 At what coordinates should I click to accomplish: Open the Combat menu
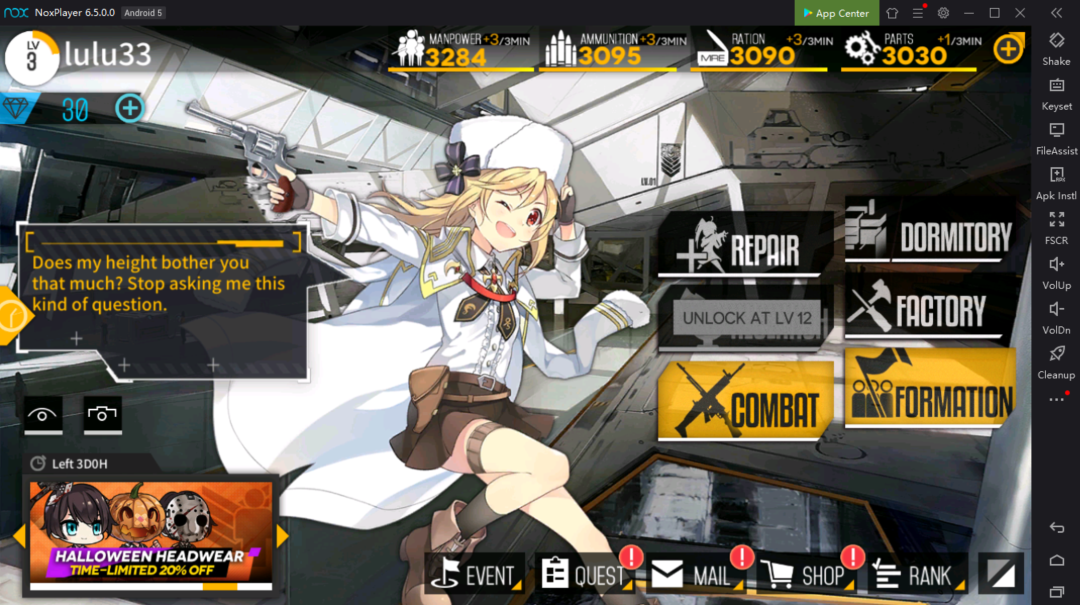746,401
